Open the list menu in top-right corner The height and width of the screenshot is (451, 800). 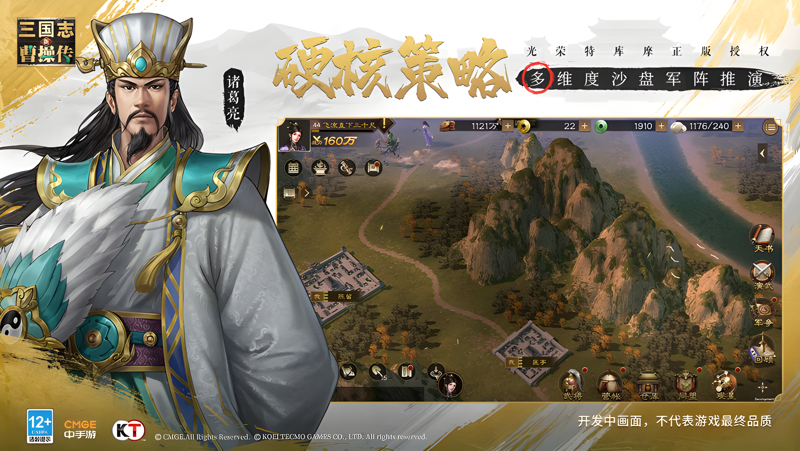[770, 127]
